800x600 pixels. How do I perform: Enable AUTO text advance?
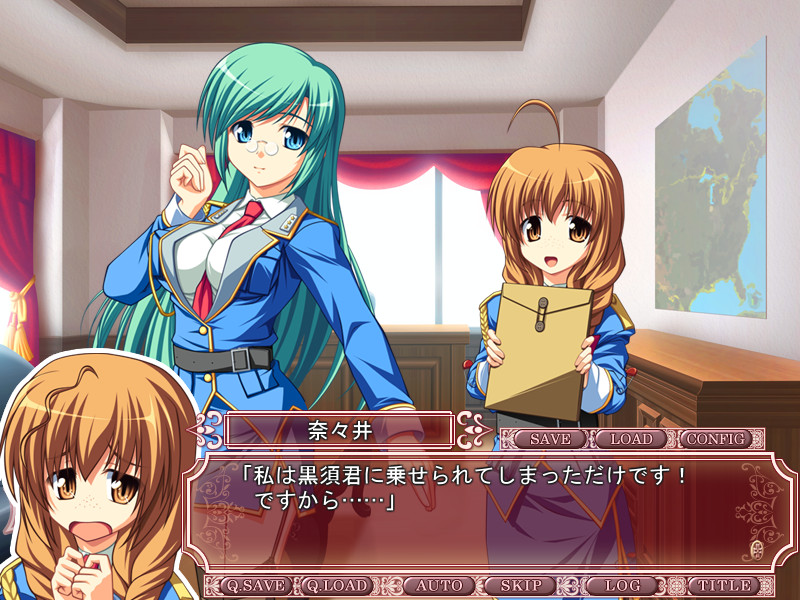coord(439,585)
